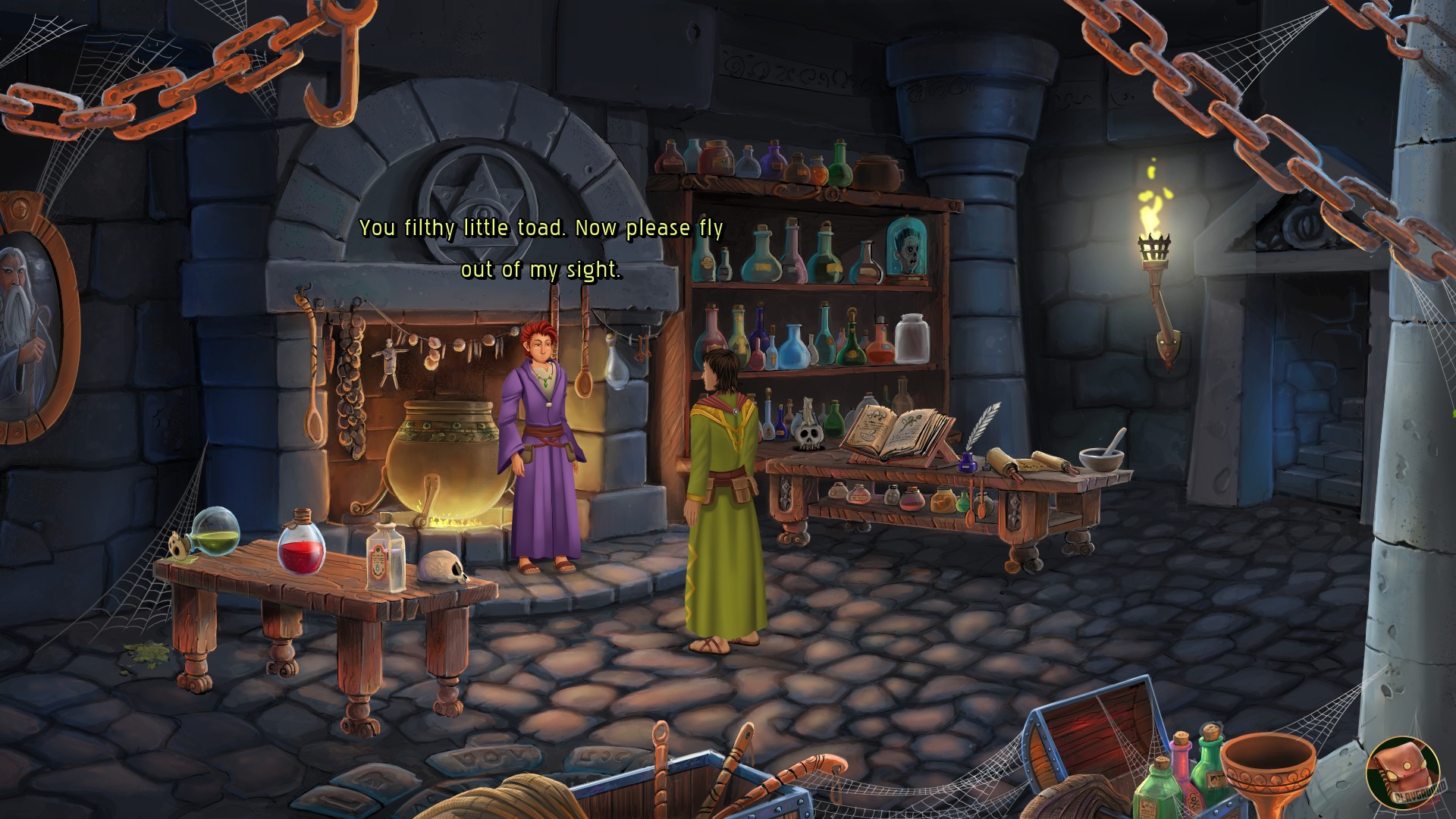
Task: Click the skull preserved in the glass jar
Action: (x=907, y=246)
